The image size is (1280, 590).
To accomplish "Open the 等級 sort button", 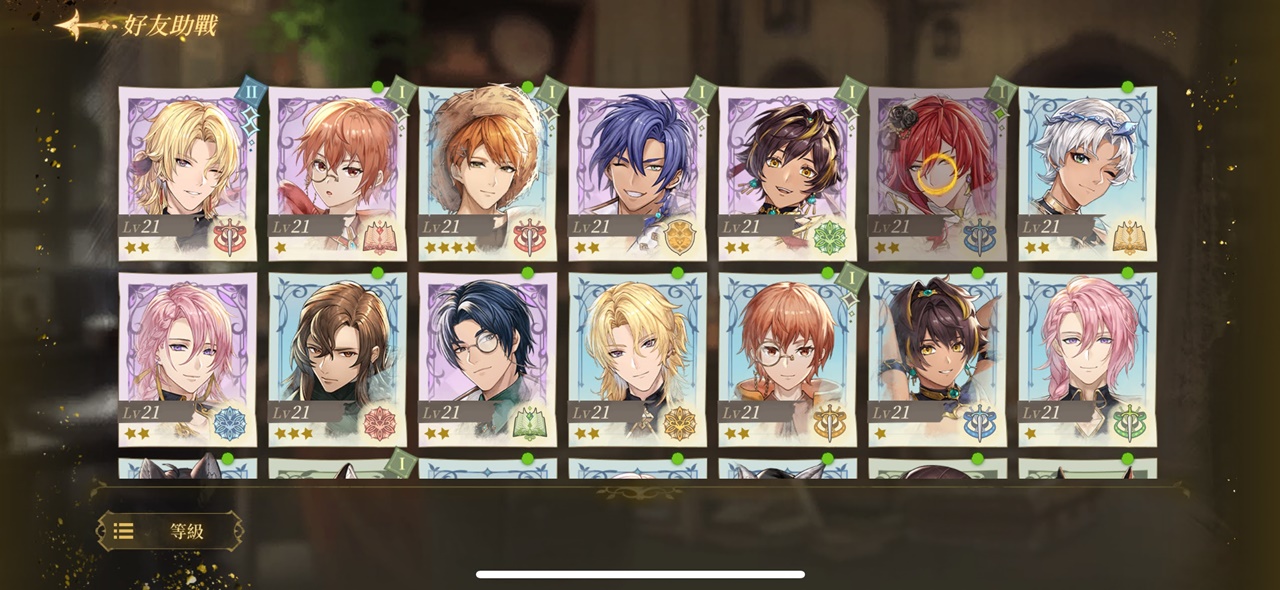I will pos(170,531).
